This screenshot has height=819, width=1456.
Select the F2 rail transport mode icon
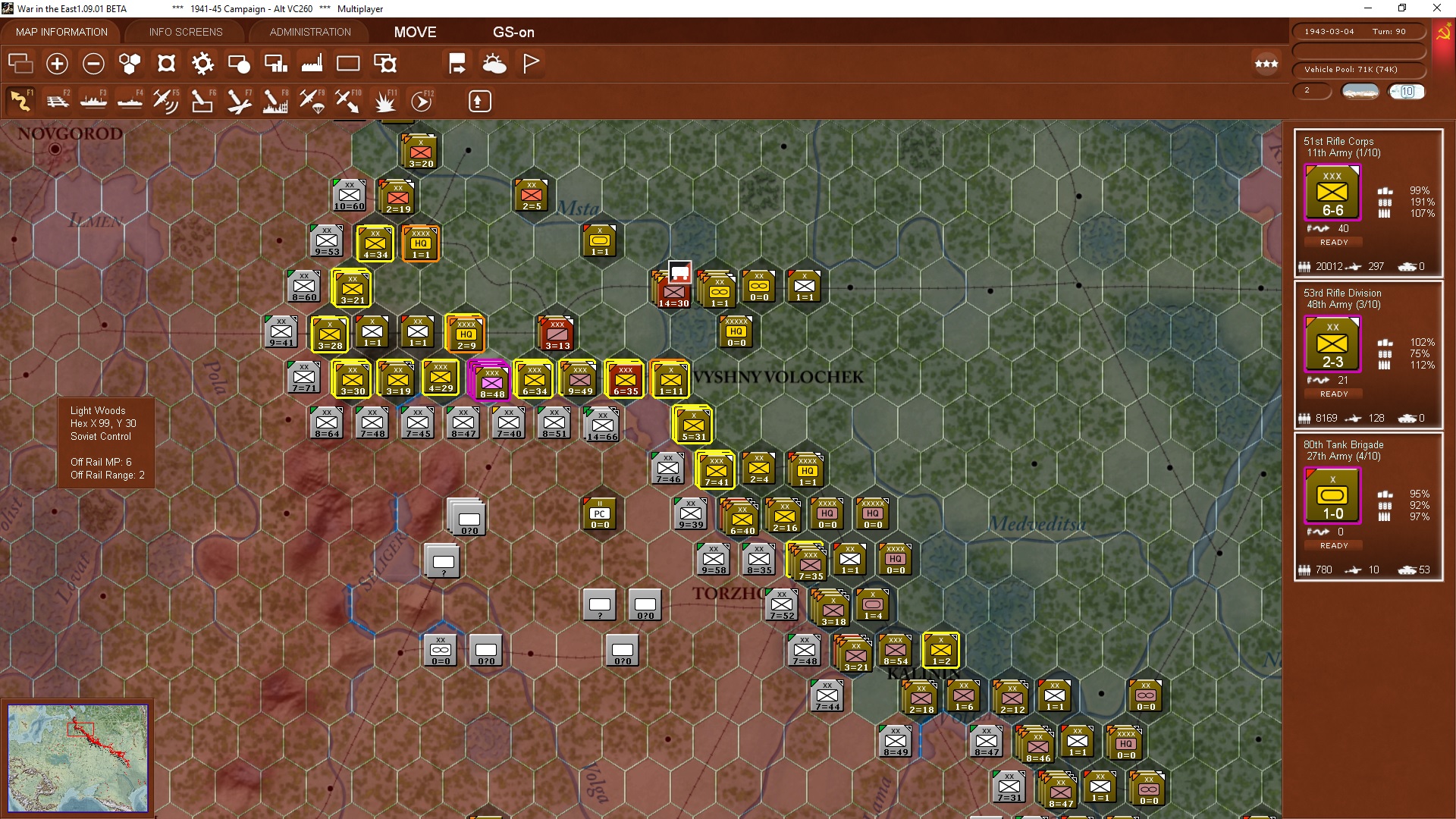tap(58, 100)
